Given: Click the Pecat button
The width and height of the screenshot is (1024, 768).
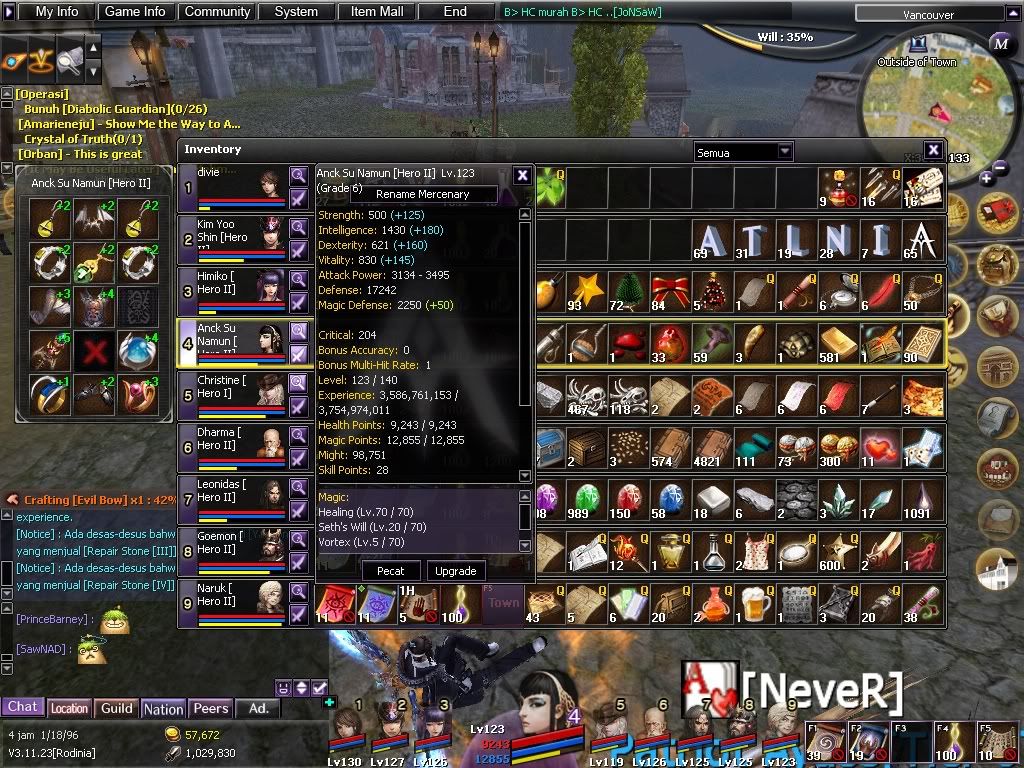Looking at the screenshot, I should [391, 571].
